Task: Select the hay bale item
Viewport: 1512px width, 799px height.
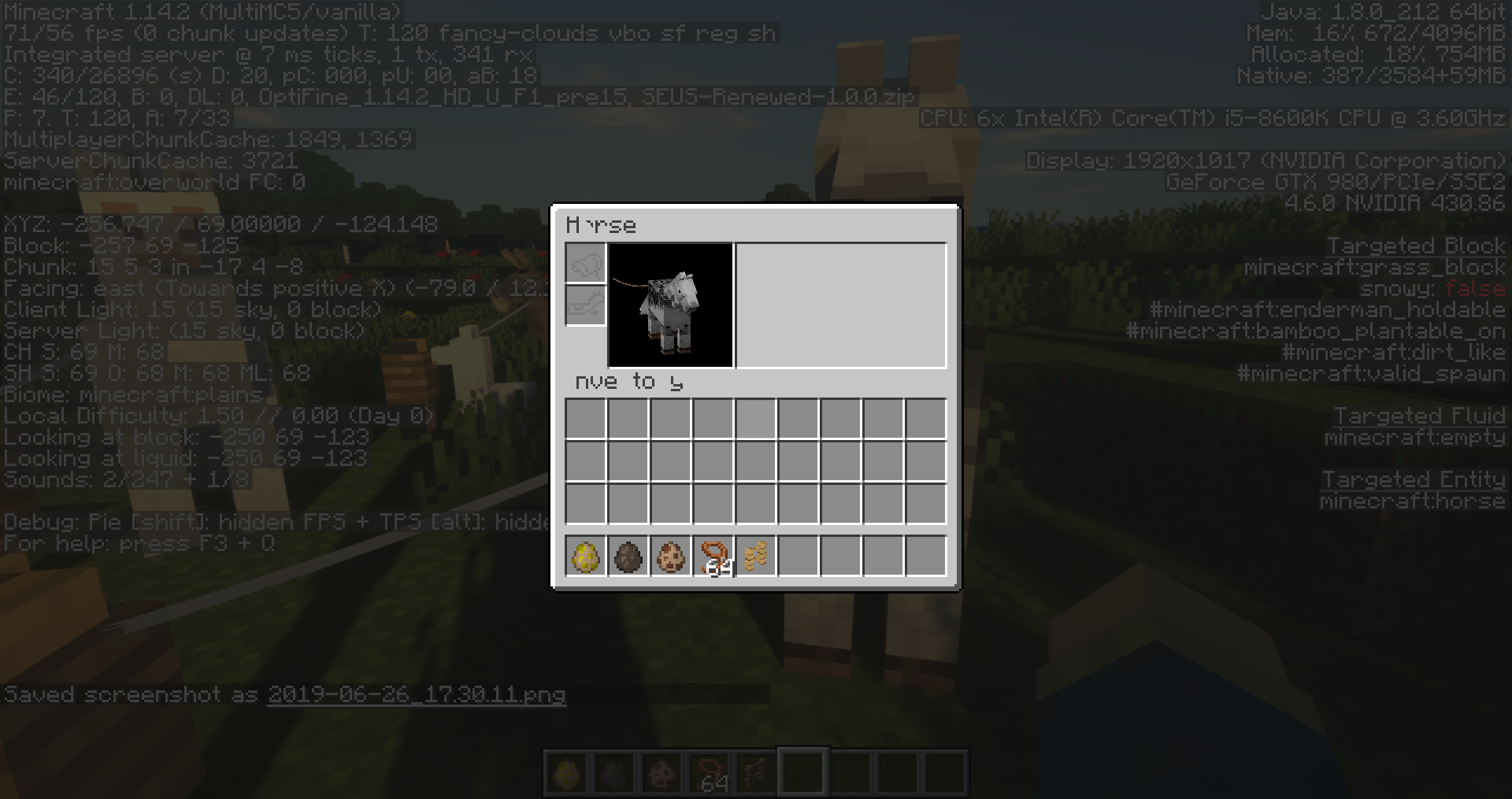Action: (755, 557)
